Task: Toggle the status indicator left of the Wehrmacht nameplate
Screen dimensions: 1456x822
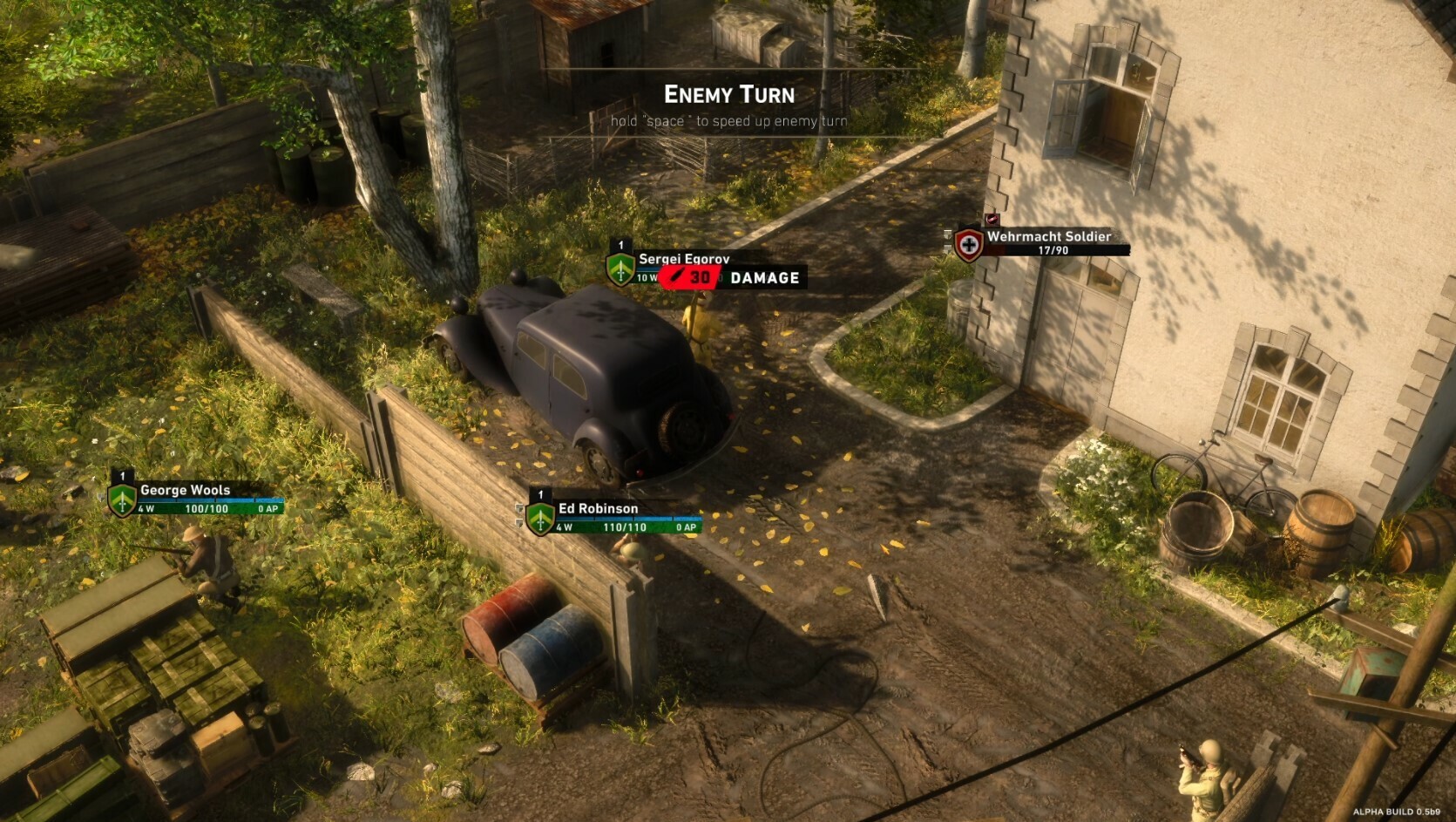Action: tap(948, 235)
